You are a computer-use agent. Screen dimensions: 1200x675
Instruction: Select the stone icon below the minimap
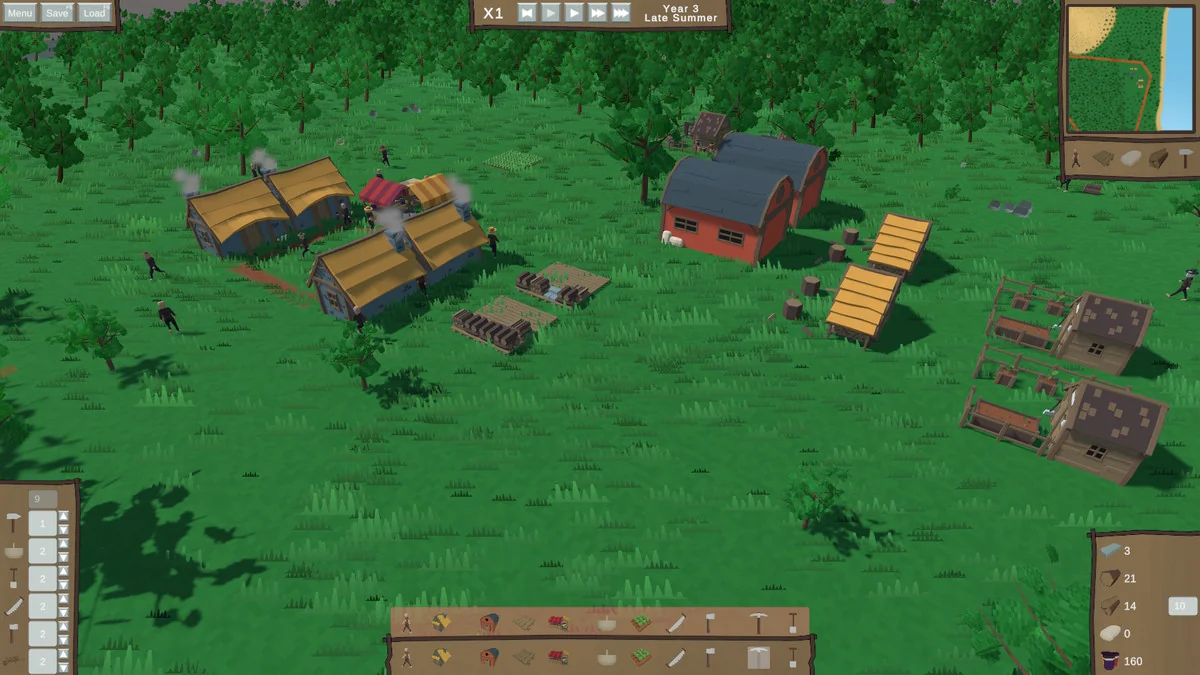click(1131, 158)
